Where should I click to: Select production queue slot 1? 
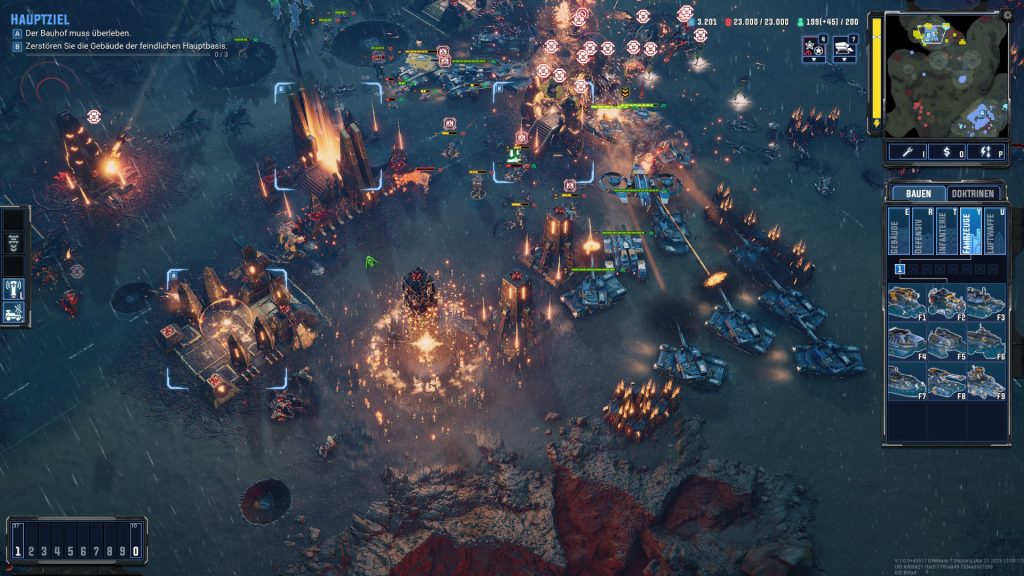pyautogui.click(x=900, y=269)
